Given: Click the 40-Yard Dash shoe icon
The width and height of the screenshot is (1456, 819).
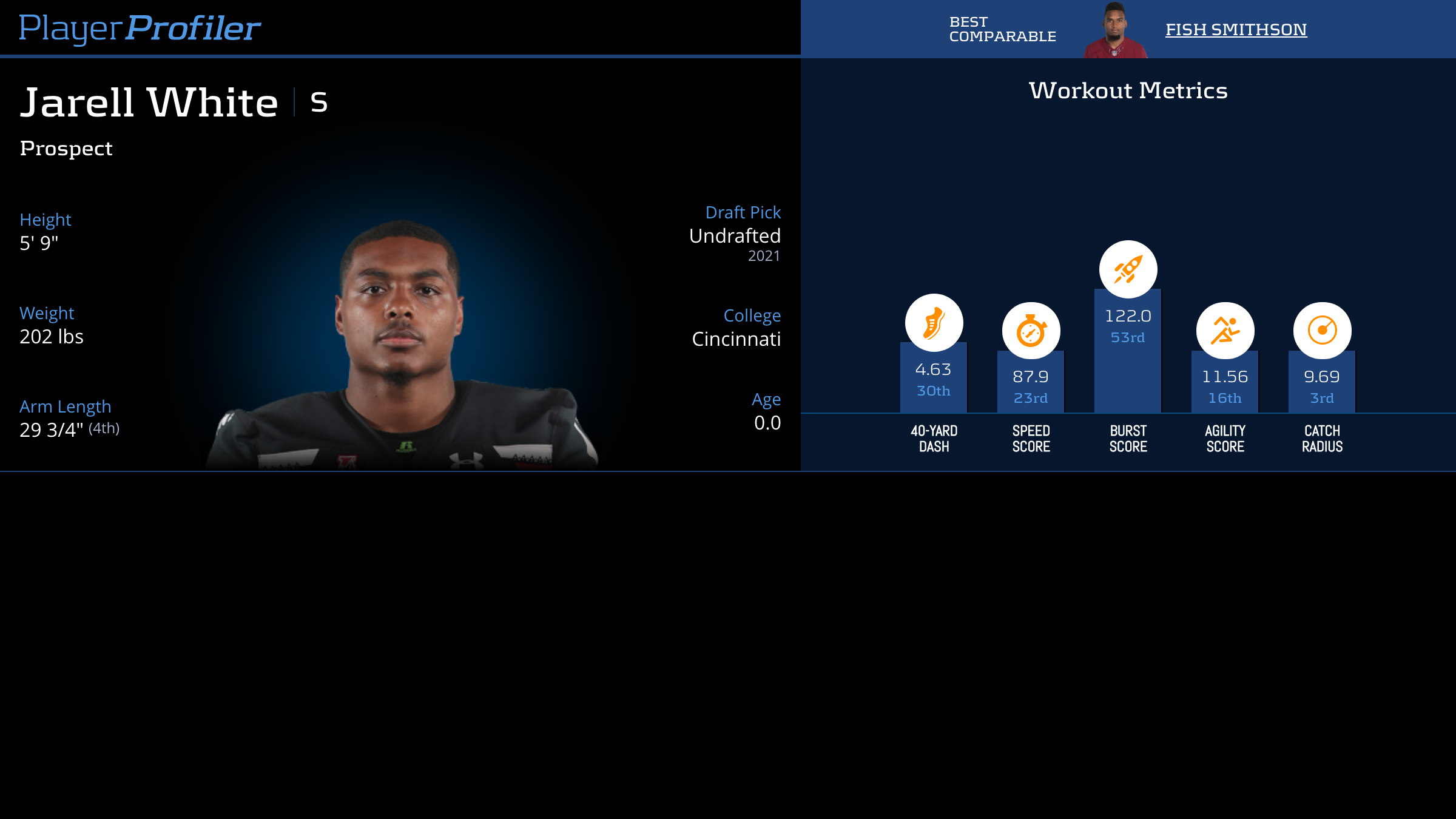Looking at the screenshot, I should [x=934, y=323].
